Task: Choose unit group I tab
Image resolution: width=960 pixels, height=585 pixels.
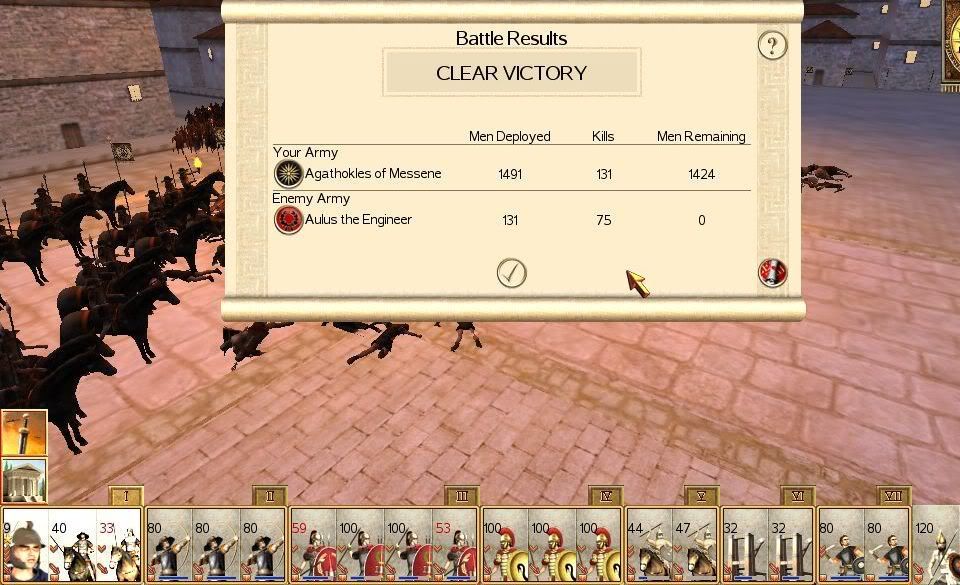Action: [x=126, y=496]
